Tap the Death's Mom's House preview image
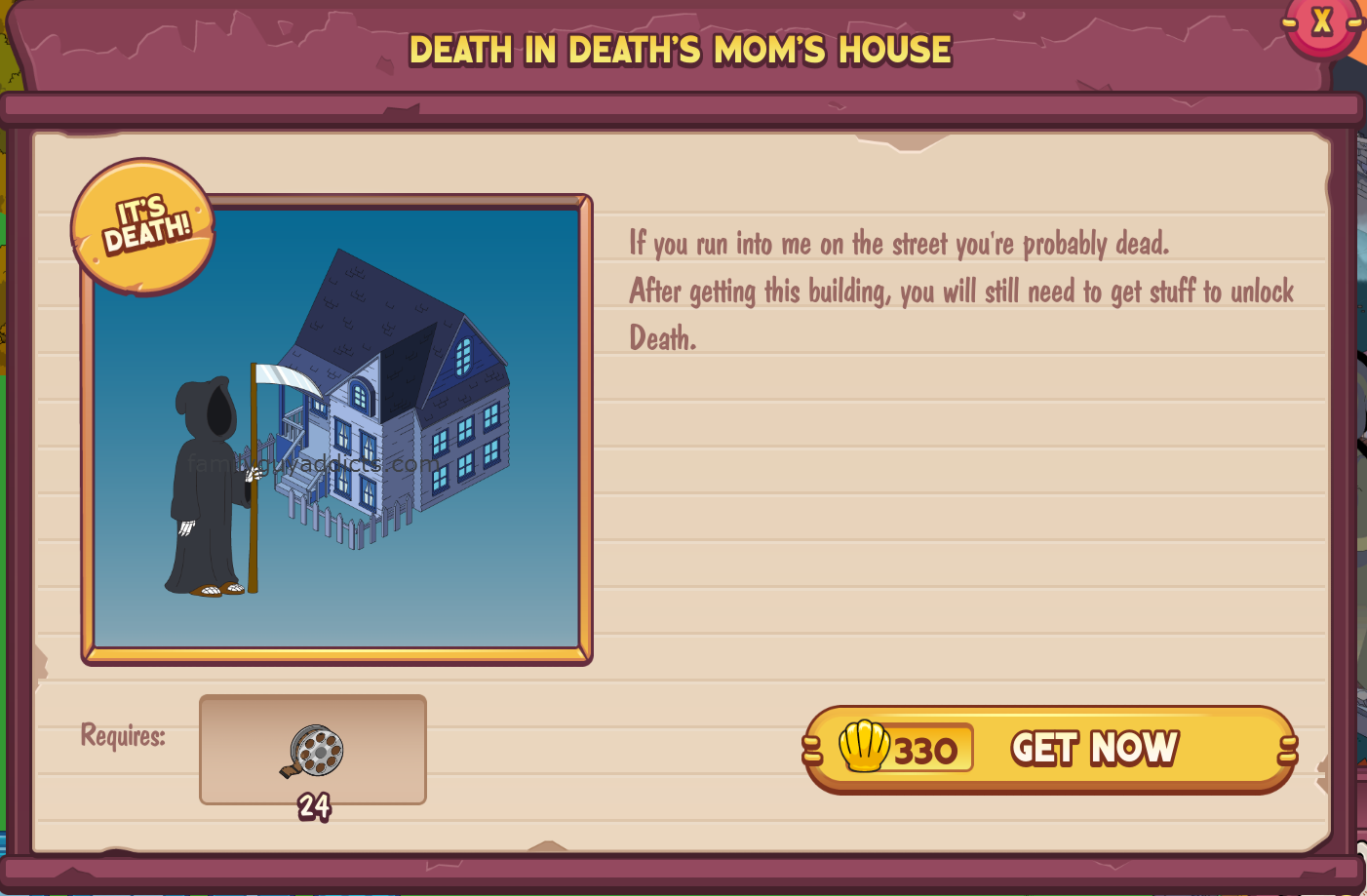This screenshot has width=1367, height=896. coord(337,429)
